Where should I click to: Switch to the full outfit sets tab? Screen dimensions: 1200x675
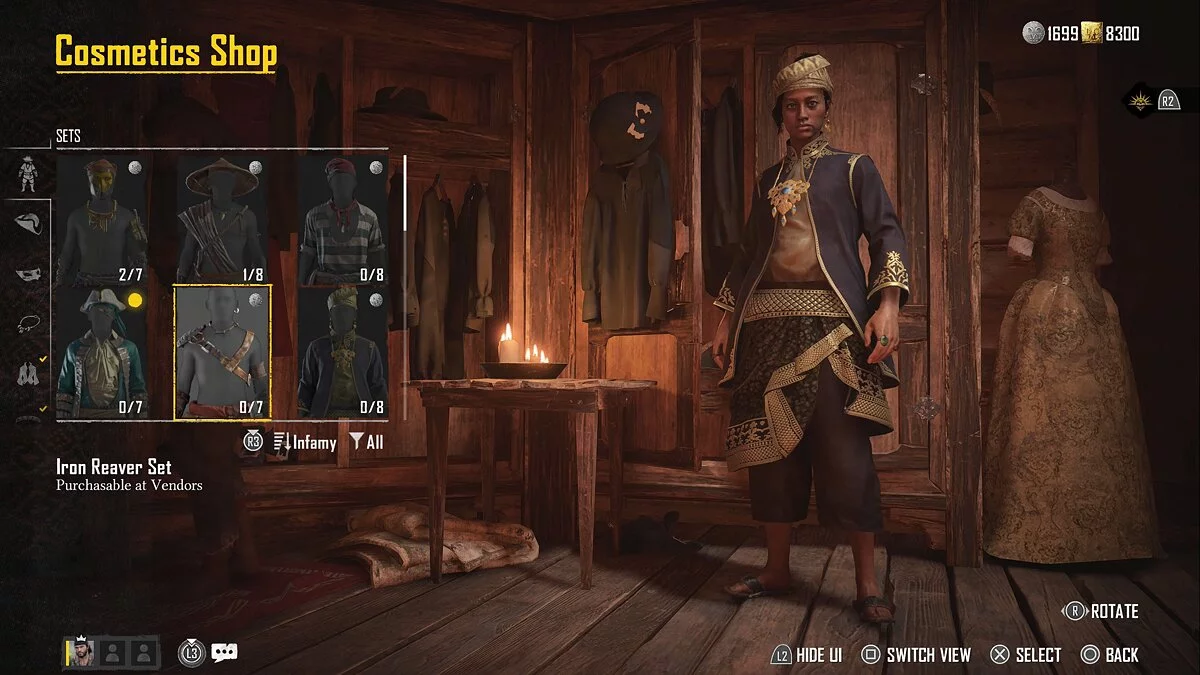click(x=28, y=174)
